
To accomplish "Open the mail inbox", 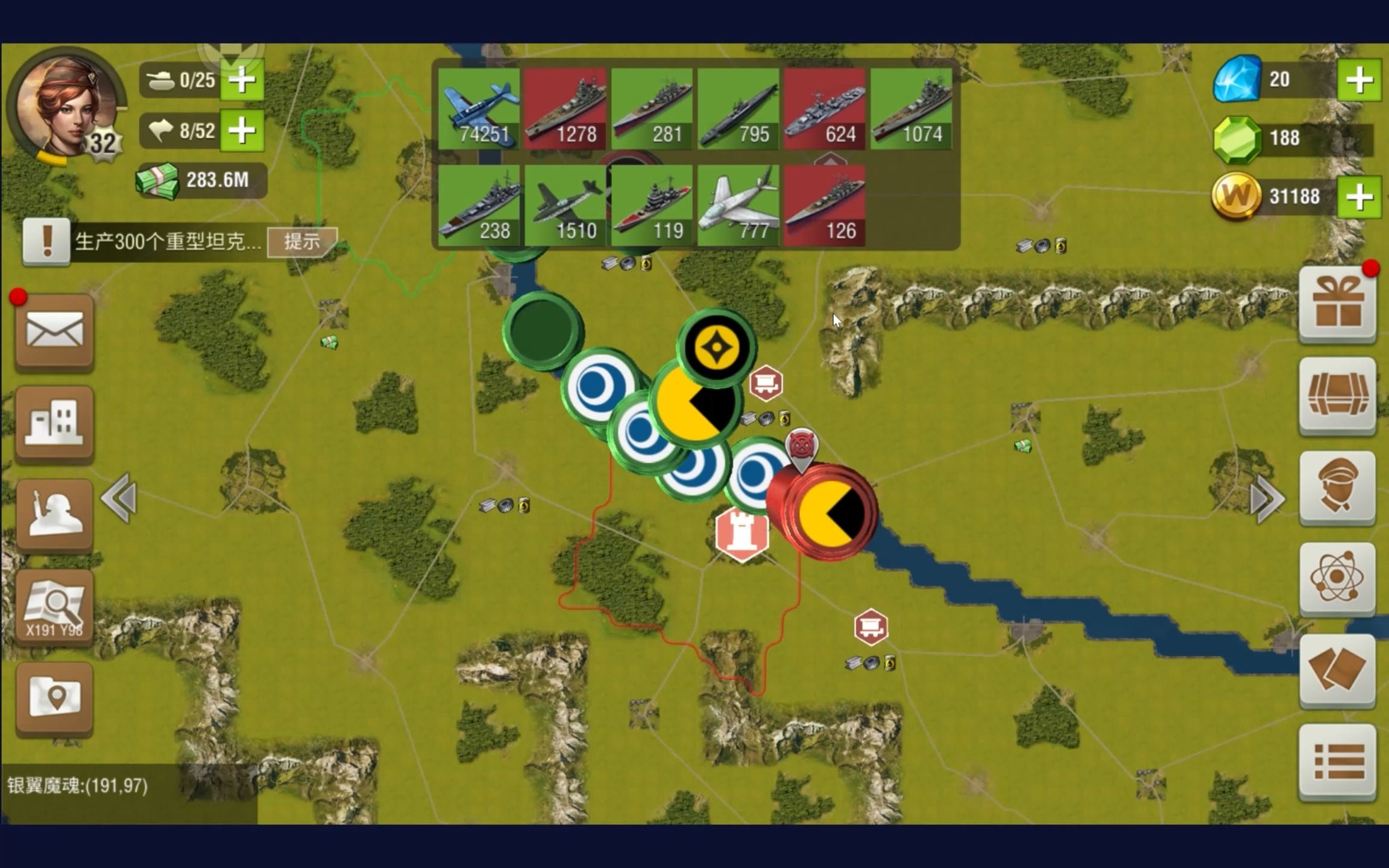I will pos(54,331).
